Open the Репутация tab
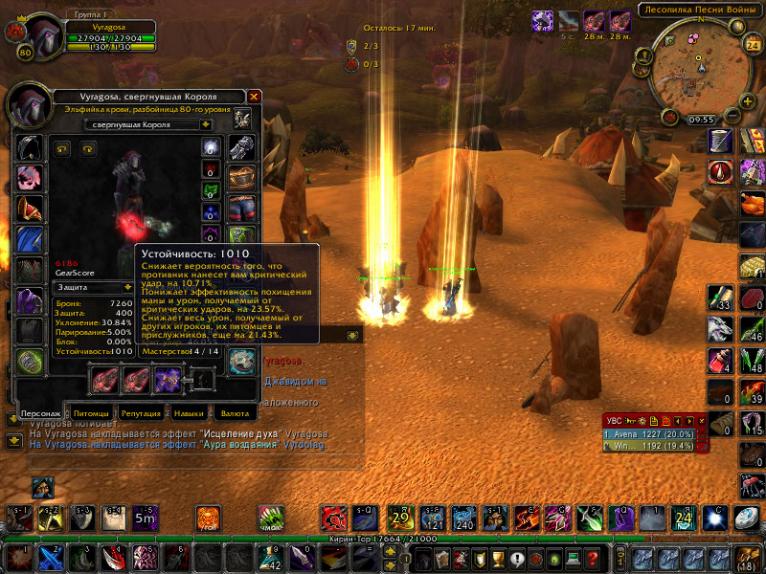This screenshot has width=766, height=574. pyautogui.click(x=141, y=413)
